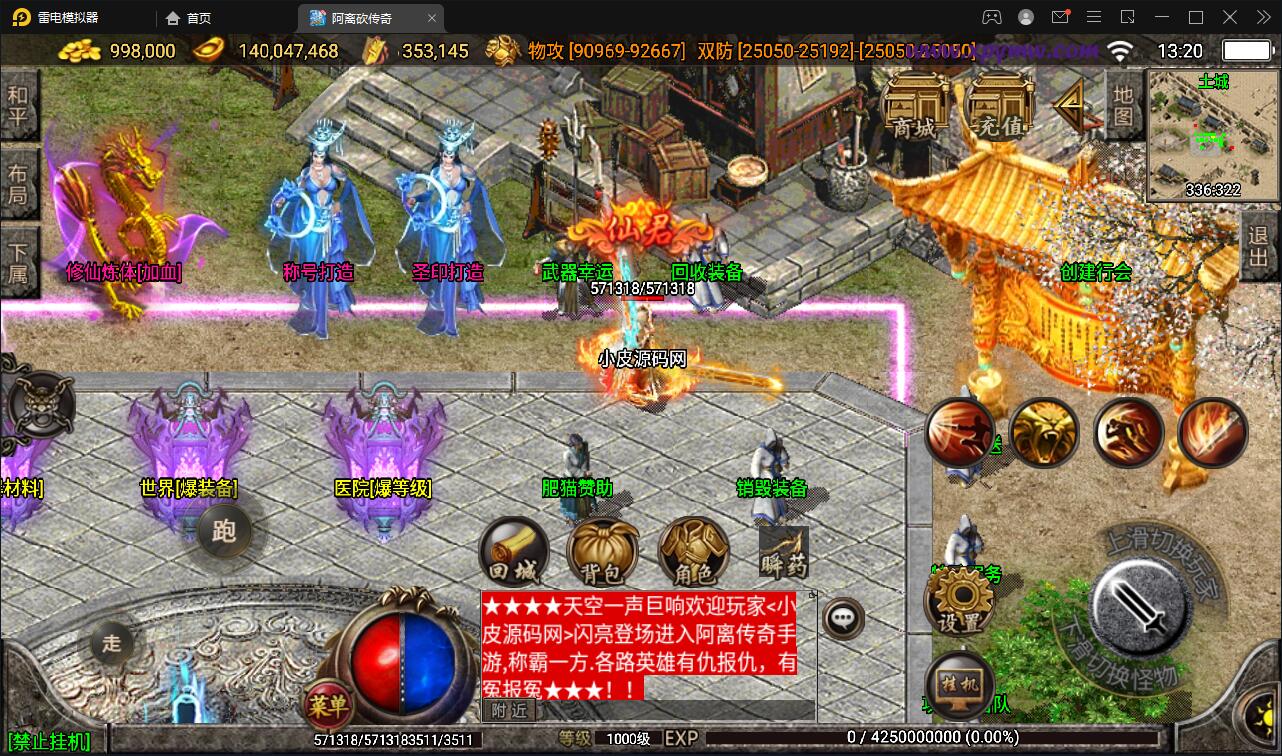The image size is (1282, 756).
Task: Switch to the 附近 nearby chat tab
Action: pos(510,710)
